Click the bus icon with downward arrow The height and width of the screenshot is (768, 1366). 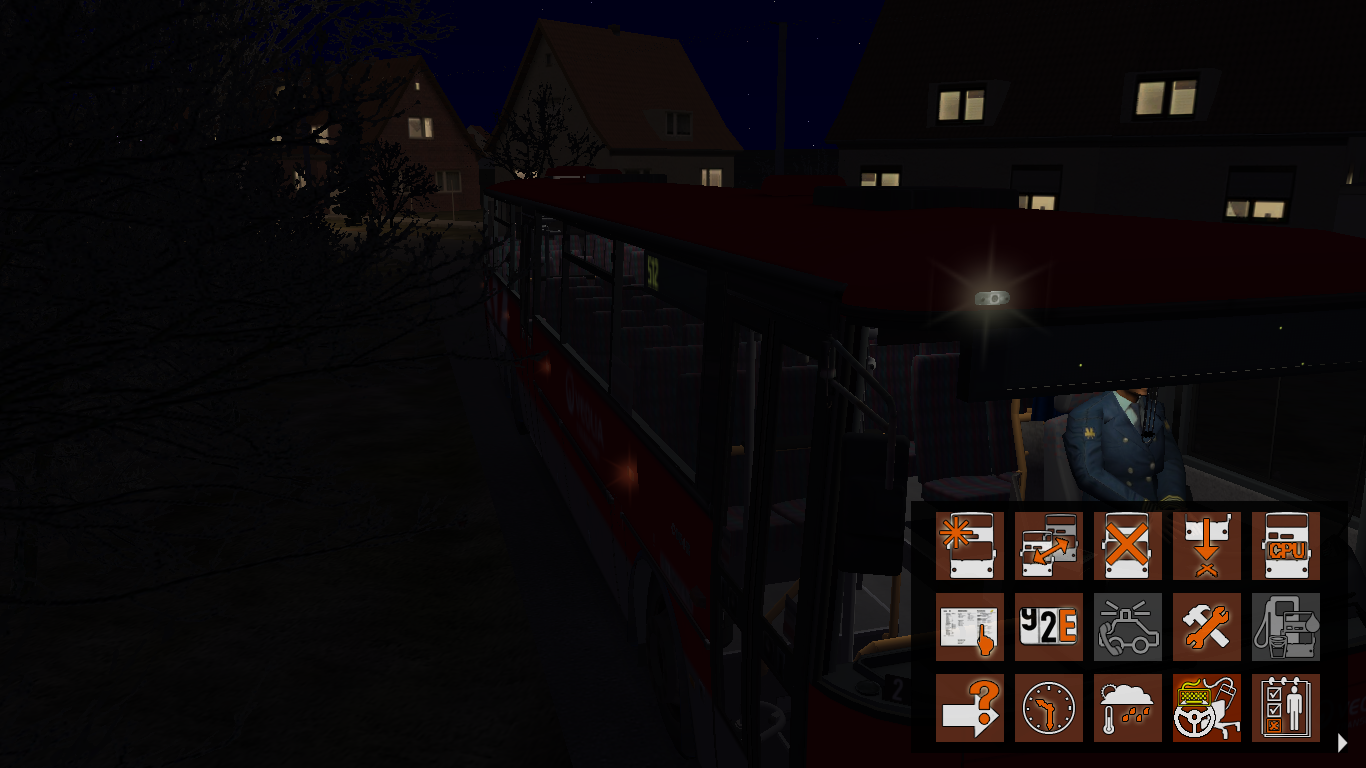pos(1207,546)
